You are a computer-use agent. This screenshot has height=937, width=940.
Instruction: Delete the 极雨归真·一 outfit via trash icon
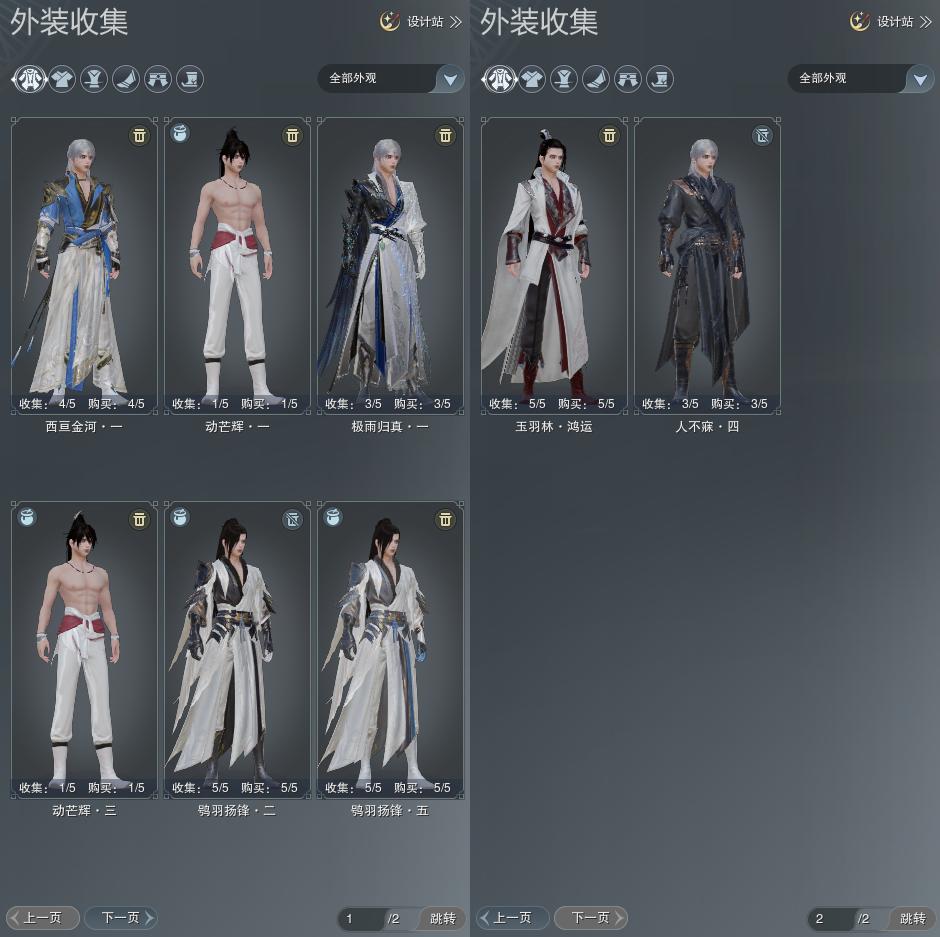tap(446, 135)
